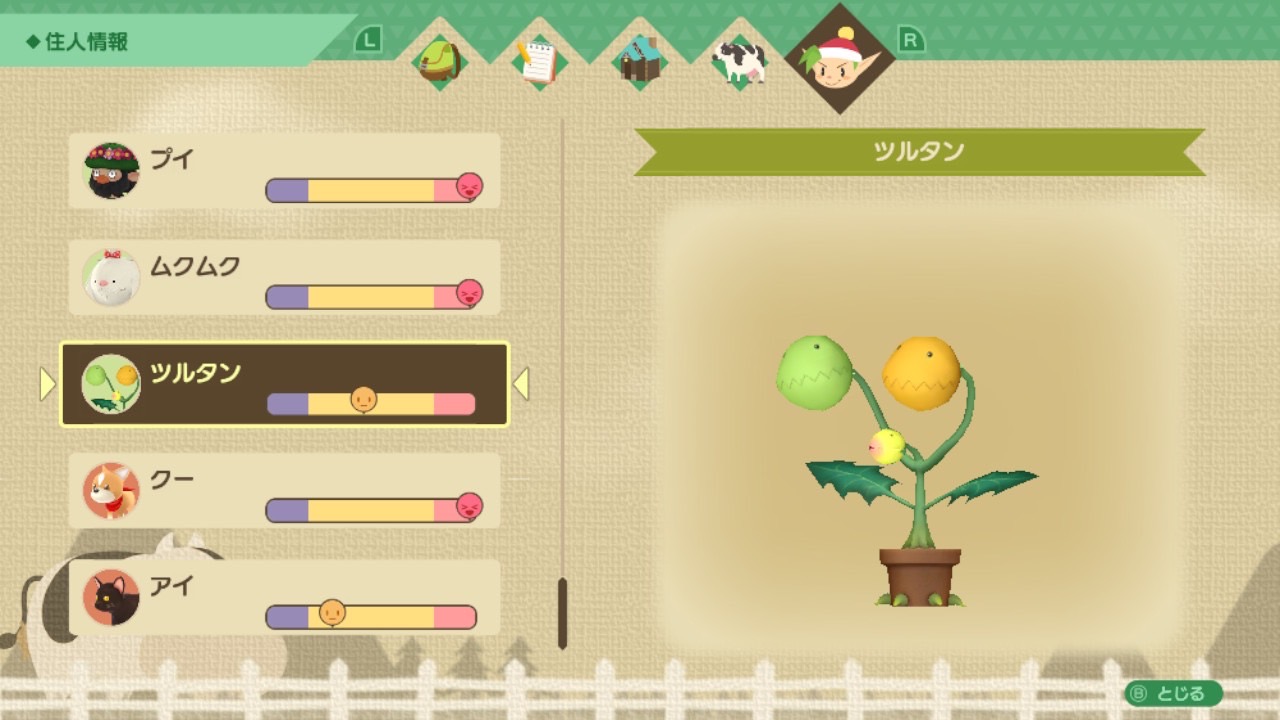Choose the ムクムク resident entry

pos(284,277)
